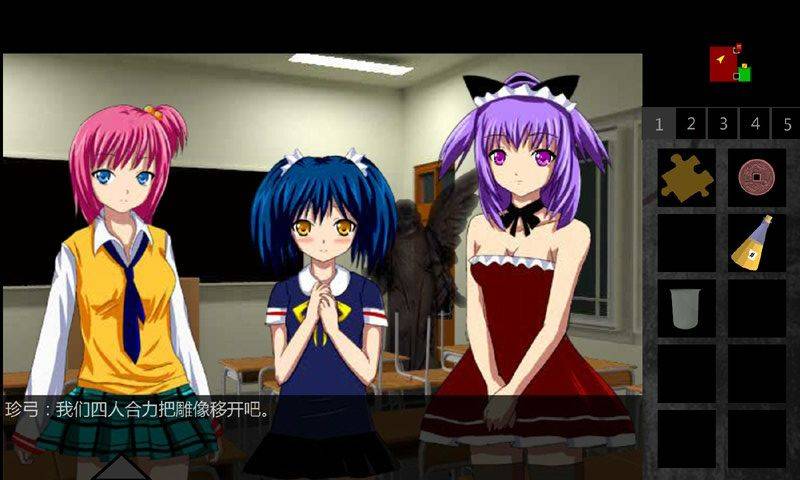Switch to inventory page 1
This screenshot has width=800, height=480.
click(x=658, y=125)
